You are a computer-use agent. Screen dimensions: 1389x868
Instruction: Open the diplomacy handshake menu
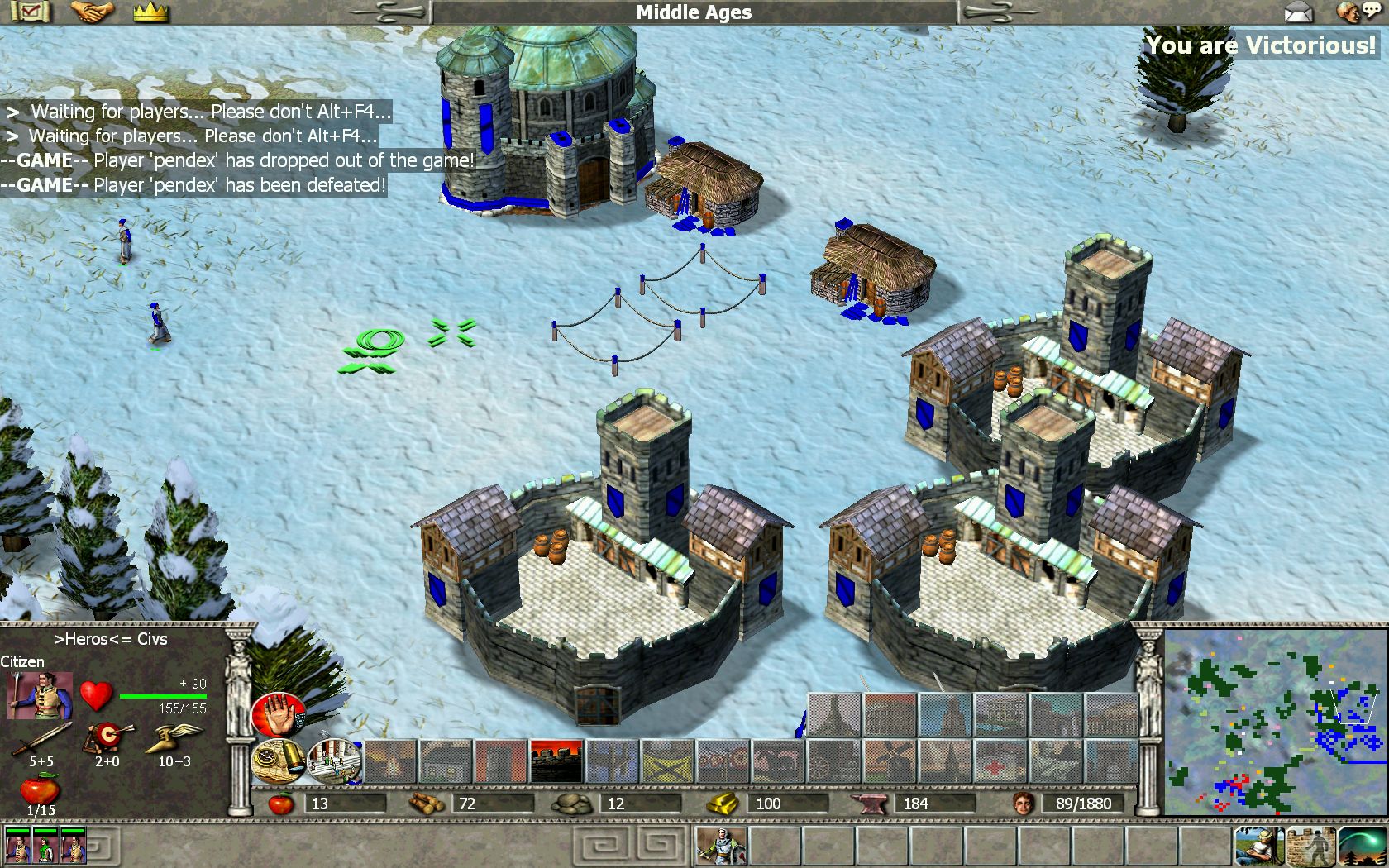point(92,12)
